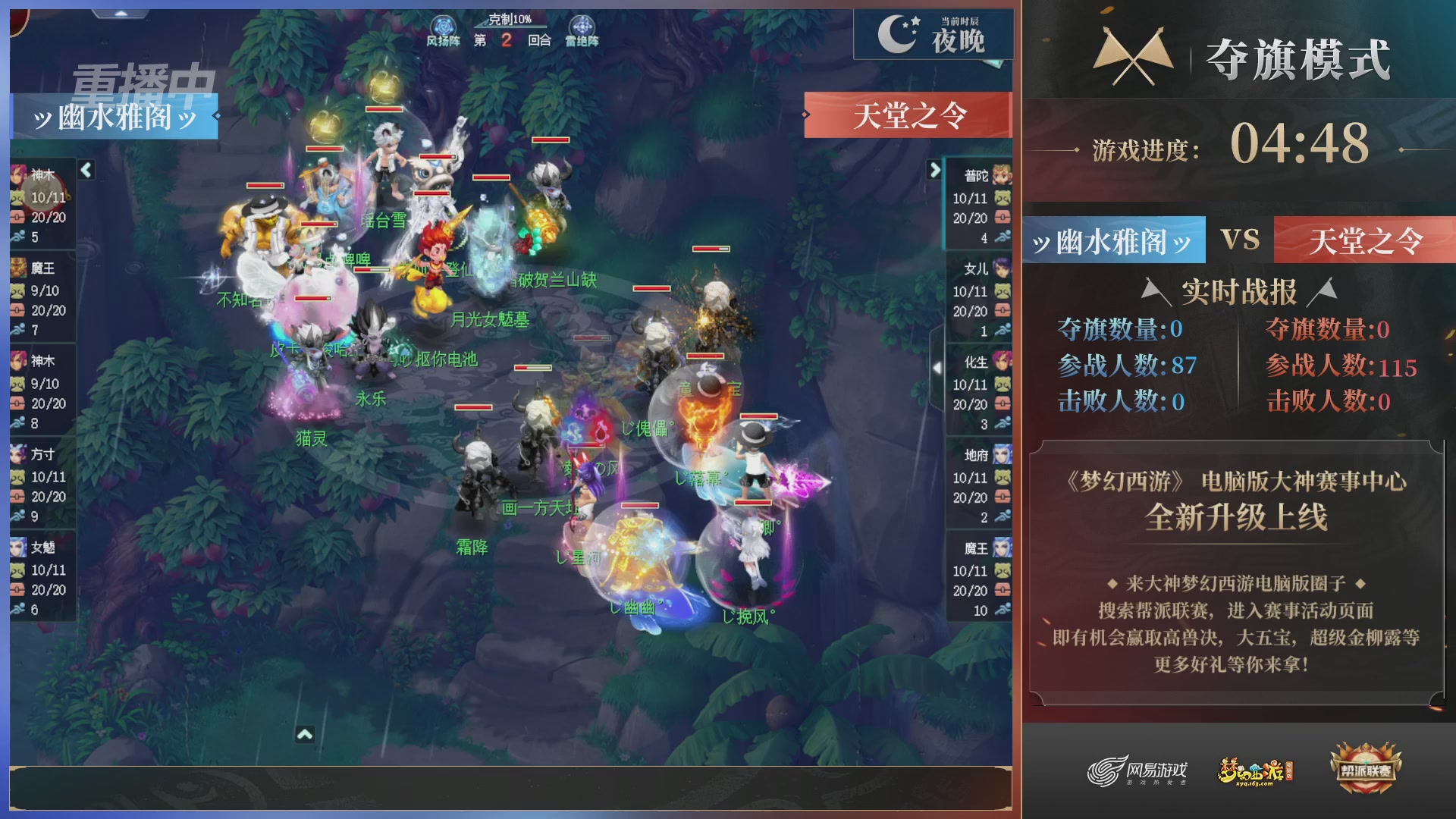Select the 天堂之令 team banner

pyautogui.click(x=908, y=114)
